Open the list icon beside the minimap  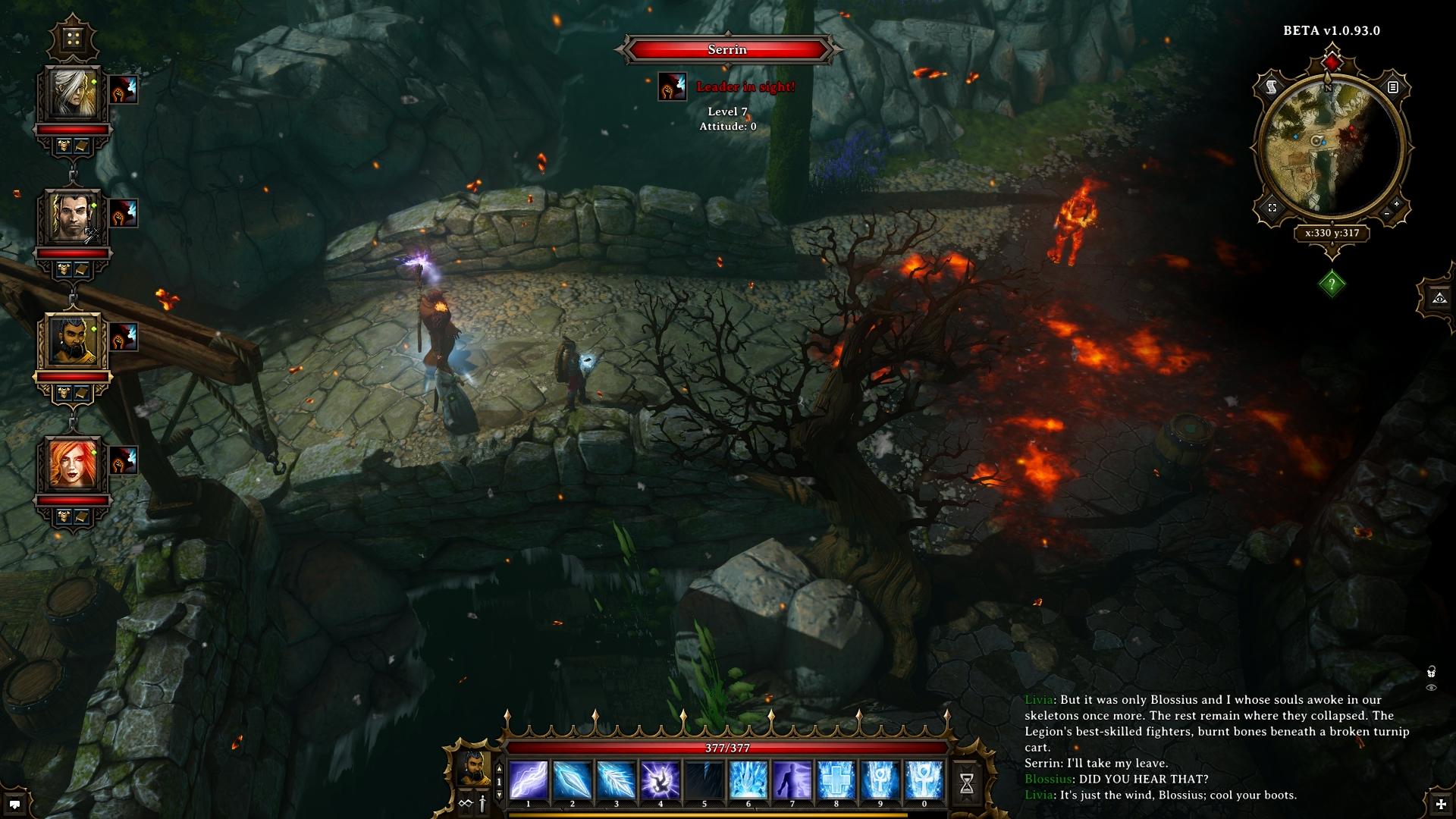[x=1392, y=87]
